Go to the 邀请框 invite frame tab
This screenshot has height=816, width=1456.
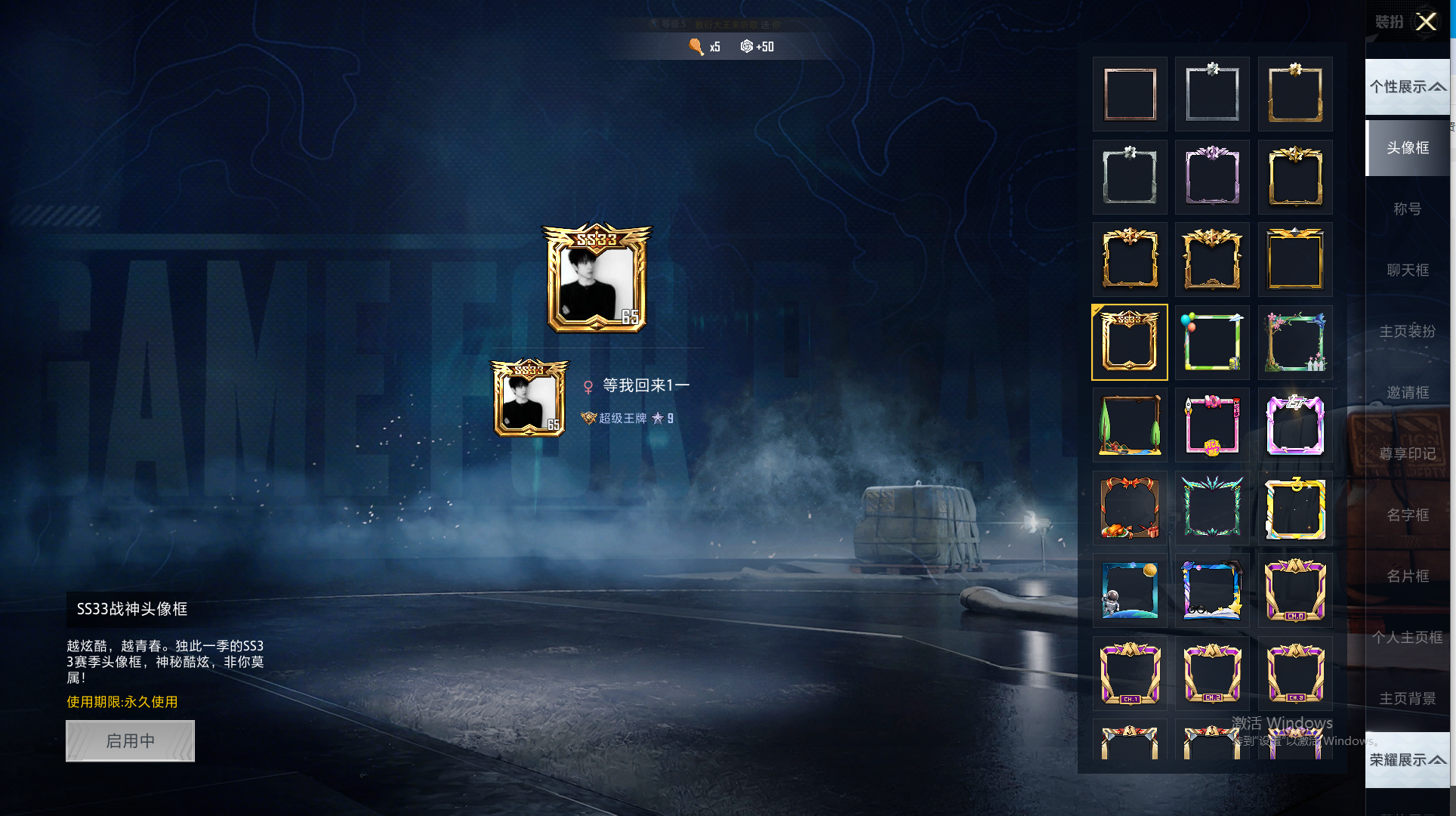1408,392
